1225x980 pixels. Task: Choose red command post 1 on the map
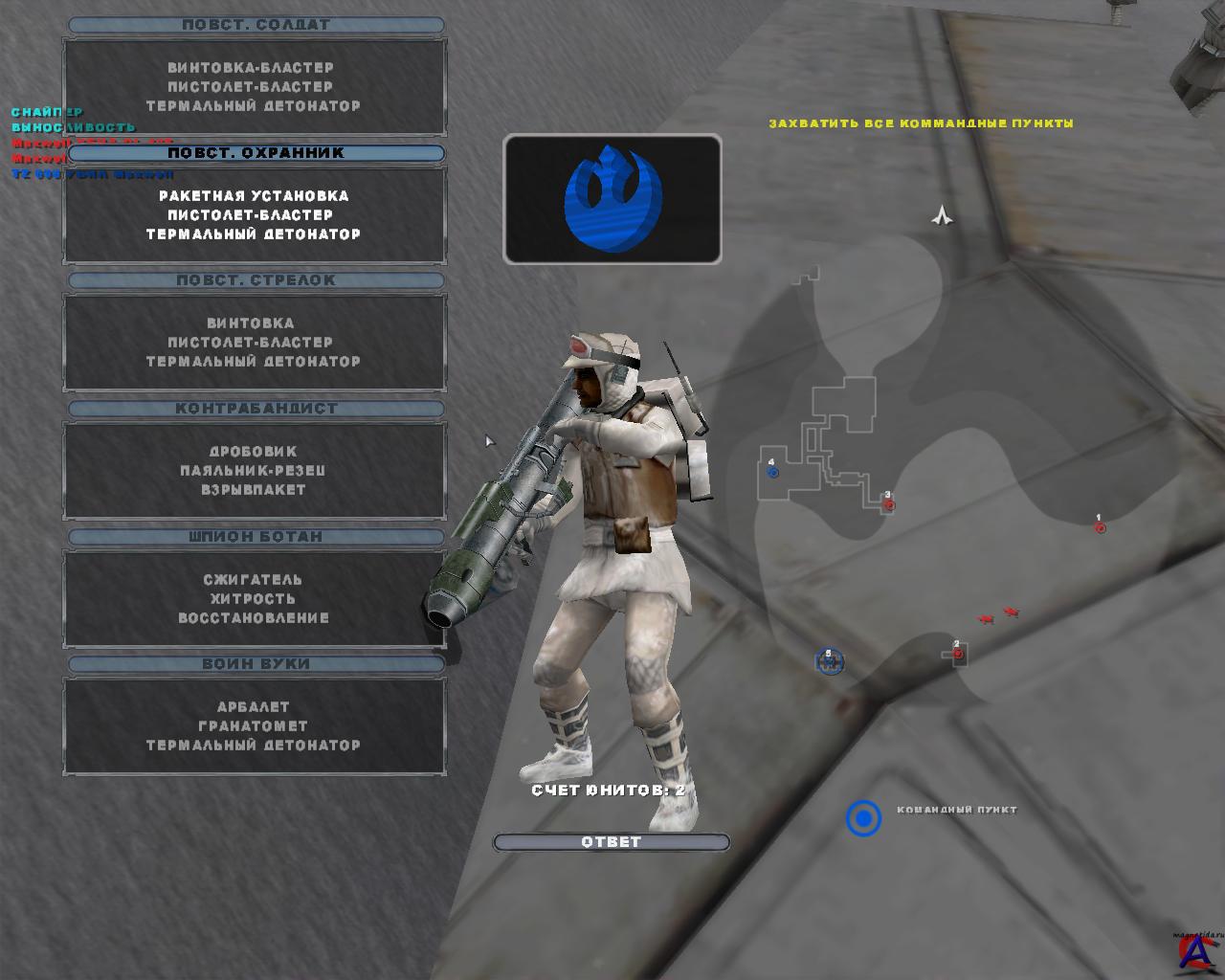tap(1101, 527)
